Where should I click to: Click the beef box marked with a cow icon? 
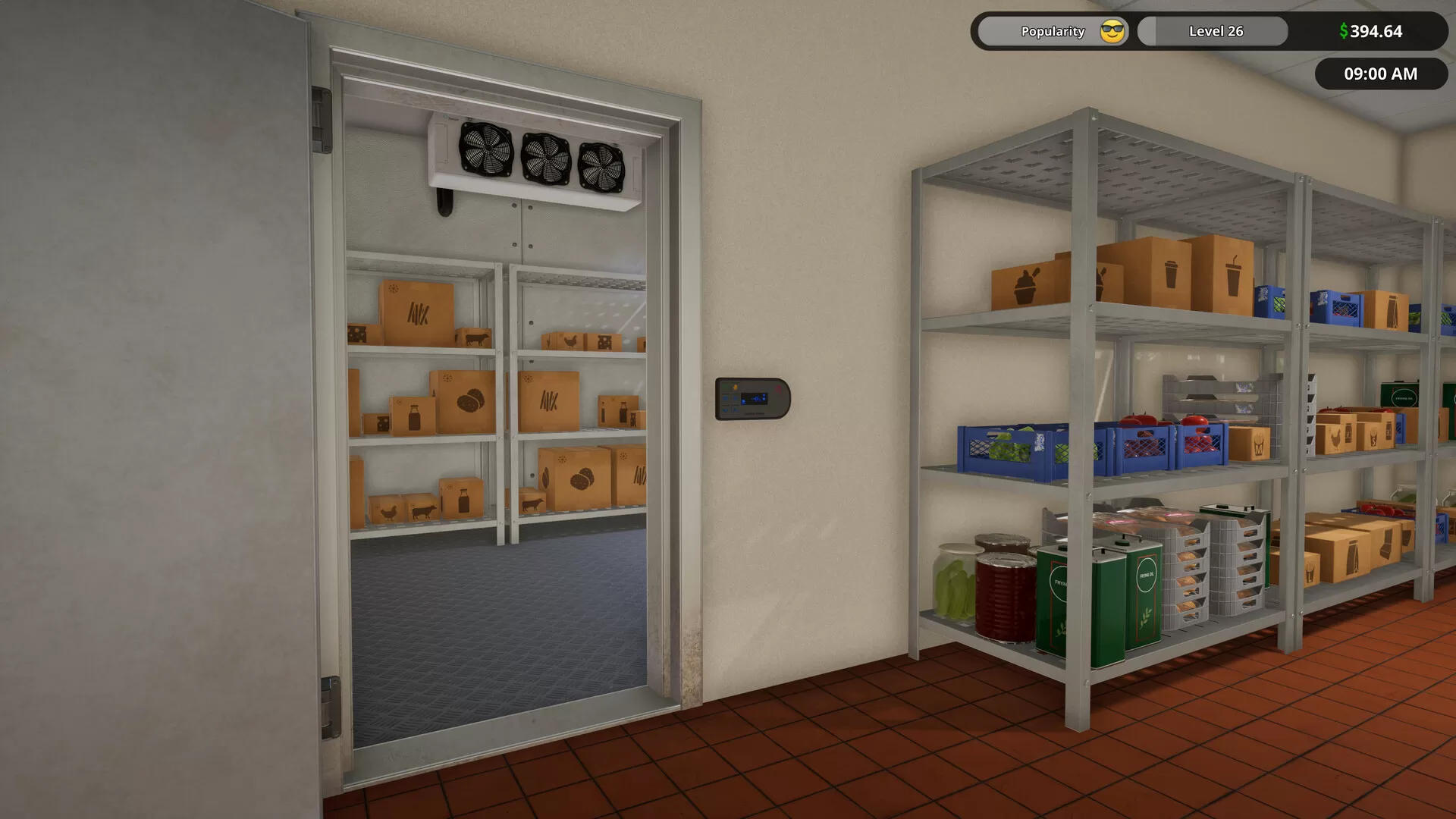(x=476, y=339)
